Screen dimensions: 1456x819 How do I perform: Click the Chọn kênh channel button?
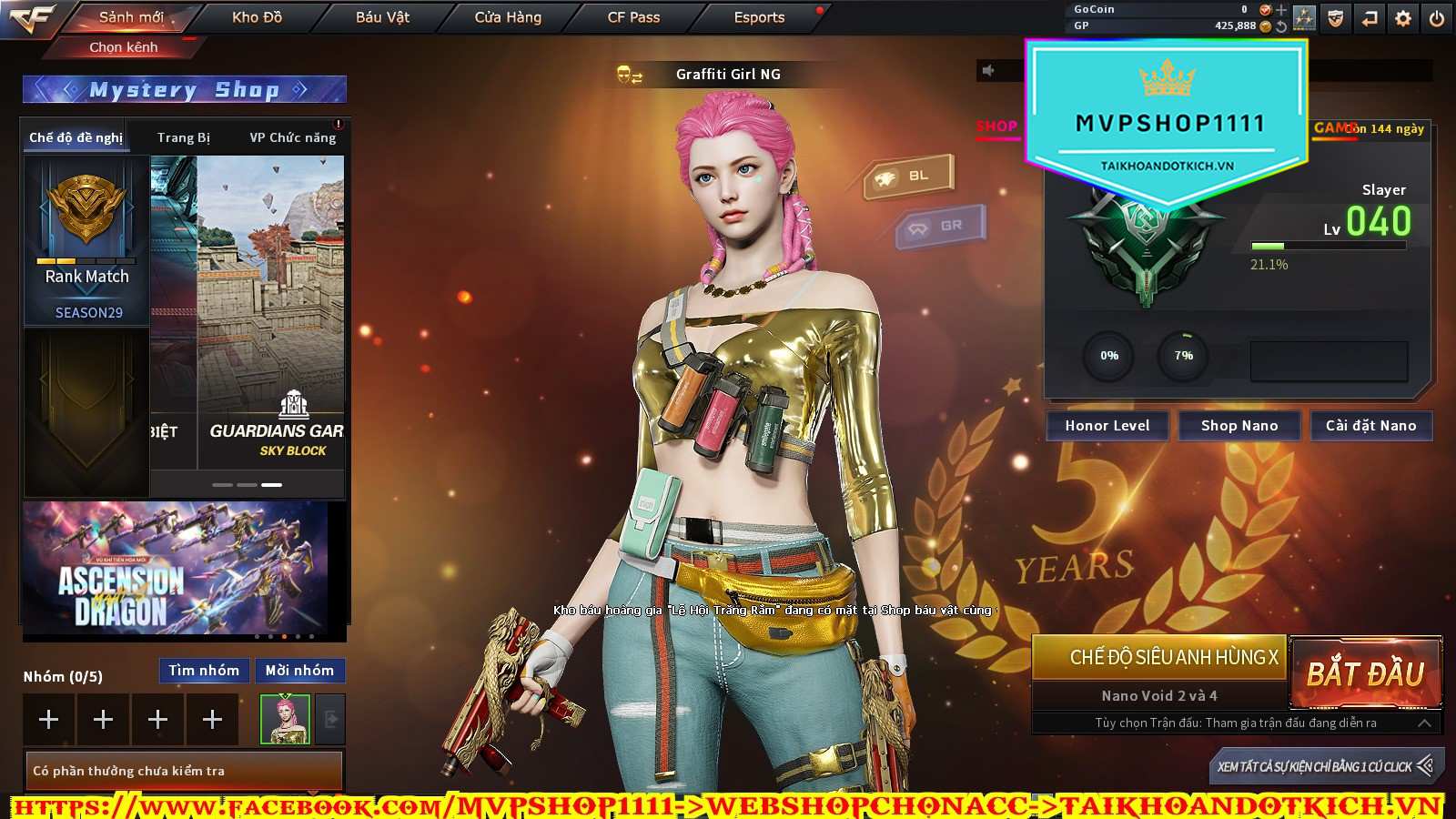[124, 46]
